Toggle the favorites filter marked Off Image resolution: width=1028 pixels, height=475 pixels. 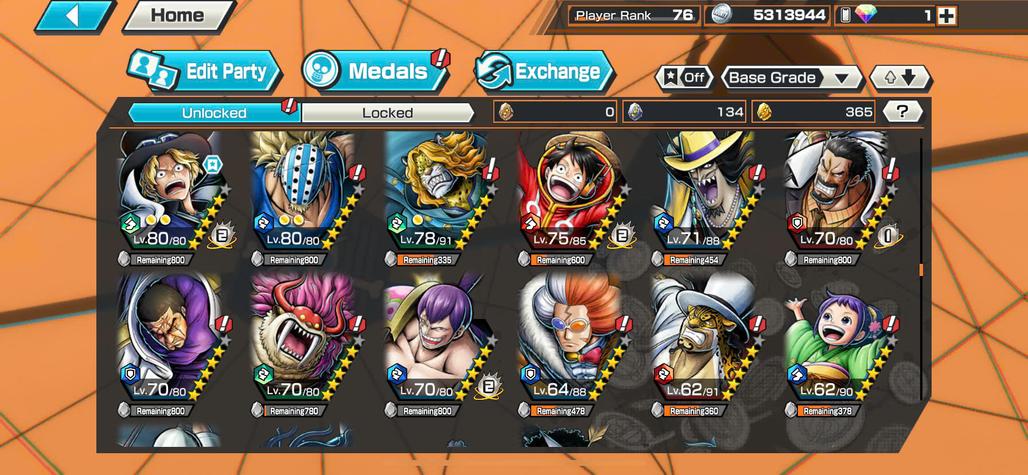click(684, 78)
